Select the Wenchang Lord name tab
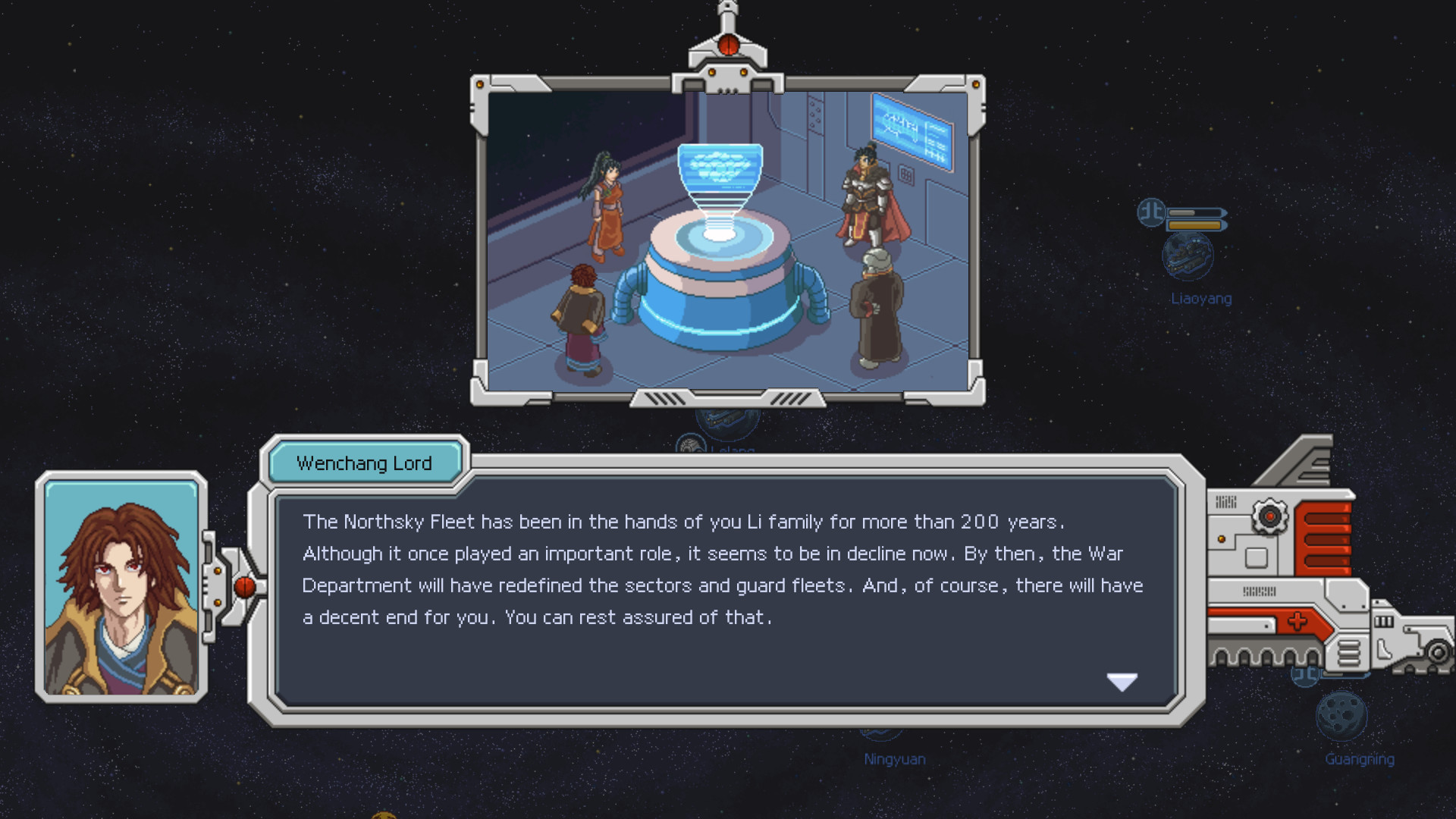This screenshot has height=819, width=1456. point(365,463)
